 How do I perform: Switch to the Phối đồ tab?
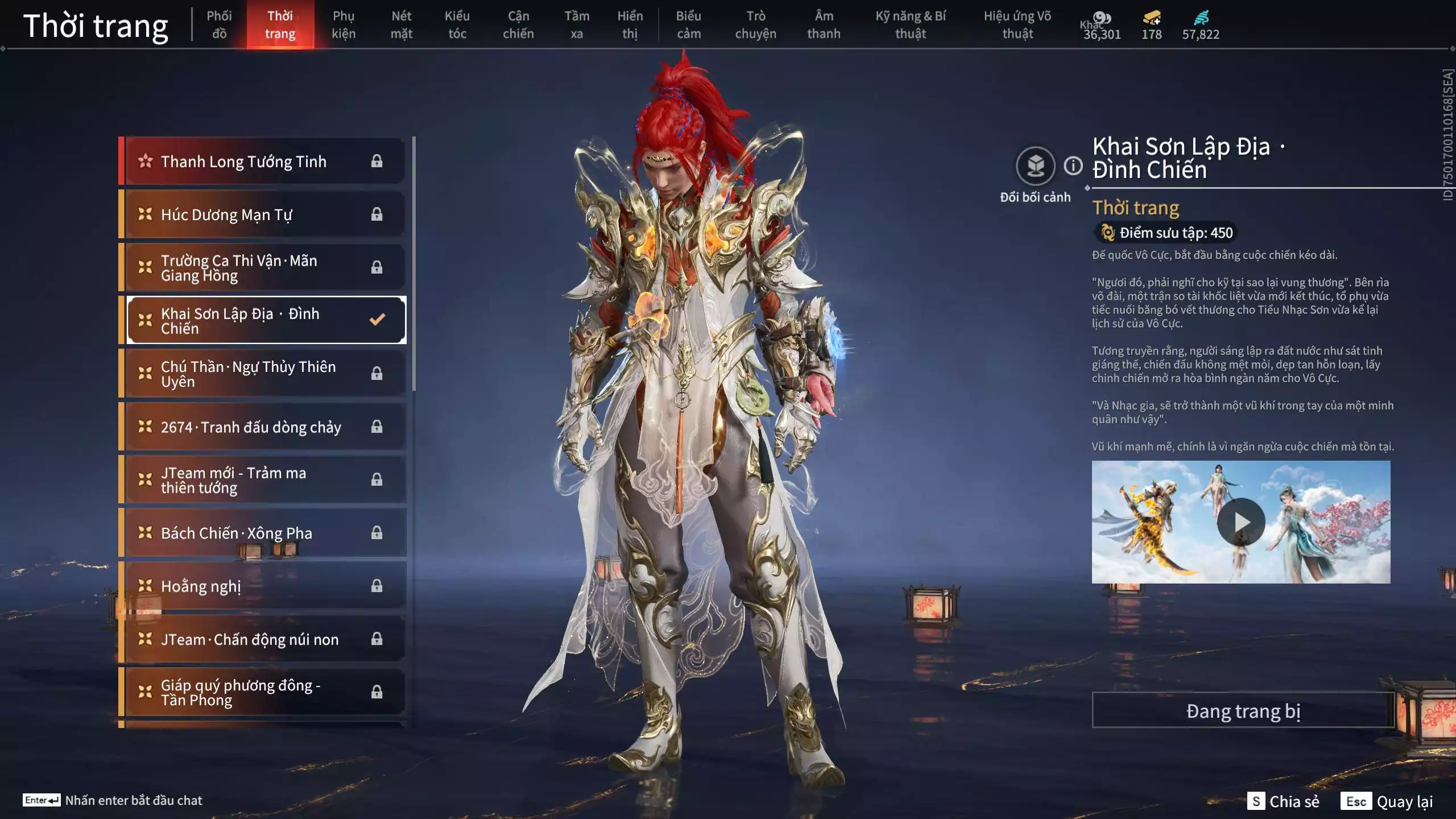coord(219,25)
